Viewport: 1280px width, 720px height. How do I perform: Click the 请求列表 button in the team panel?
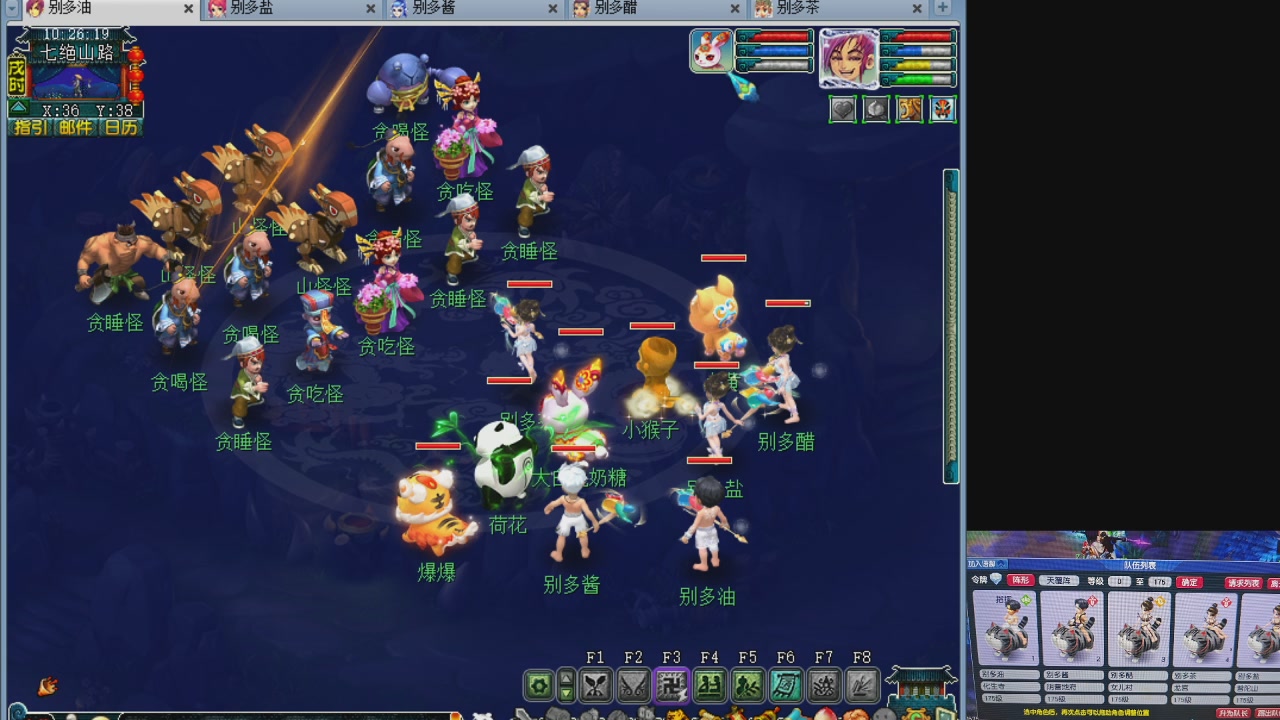(1242, 581)
